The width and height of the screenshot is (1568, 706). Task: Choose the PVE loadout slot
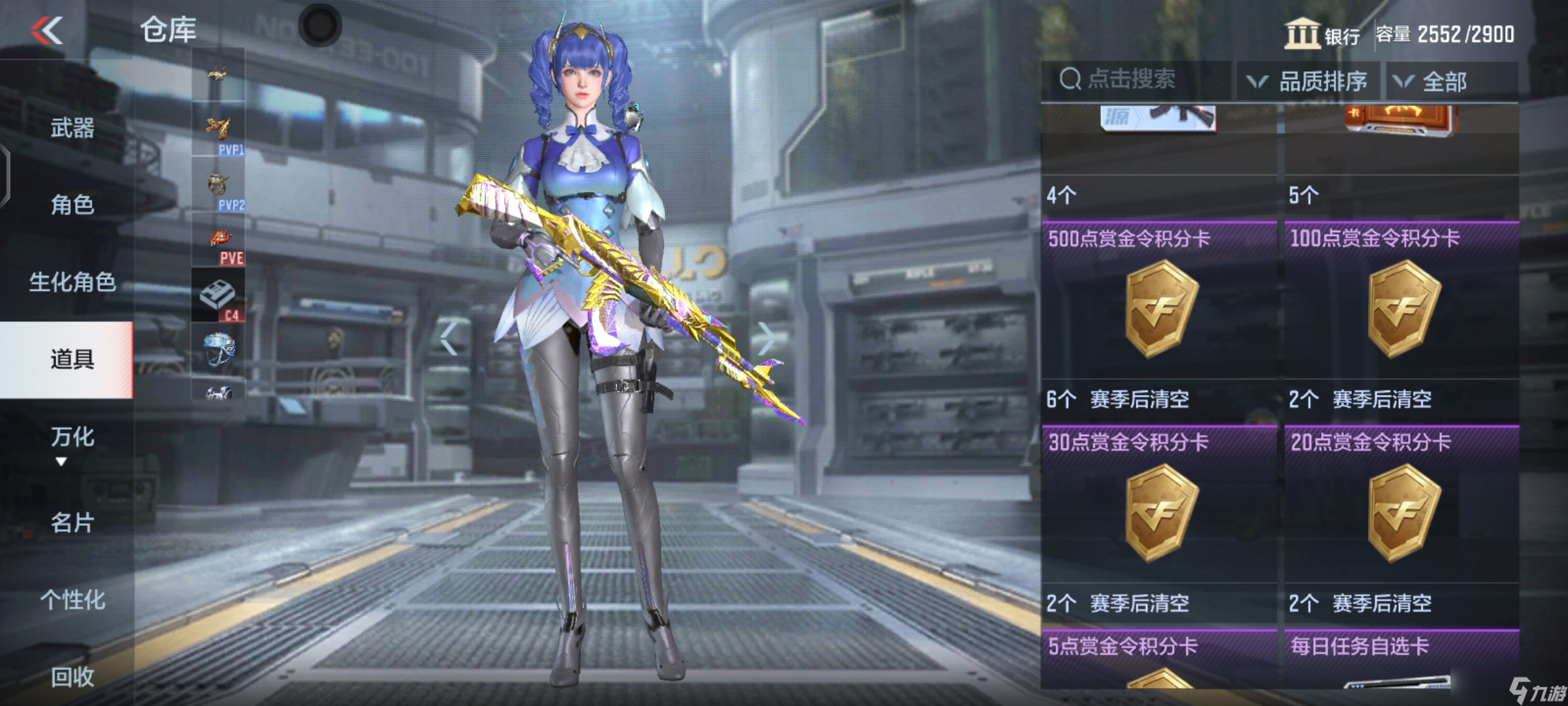pyautogui.click(x=218, y=242)
